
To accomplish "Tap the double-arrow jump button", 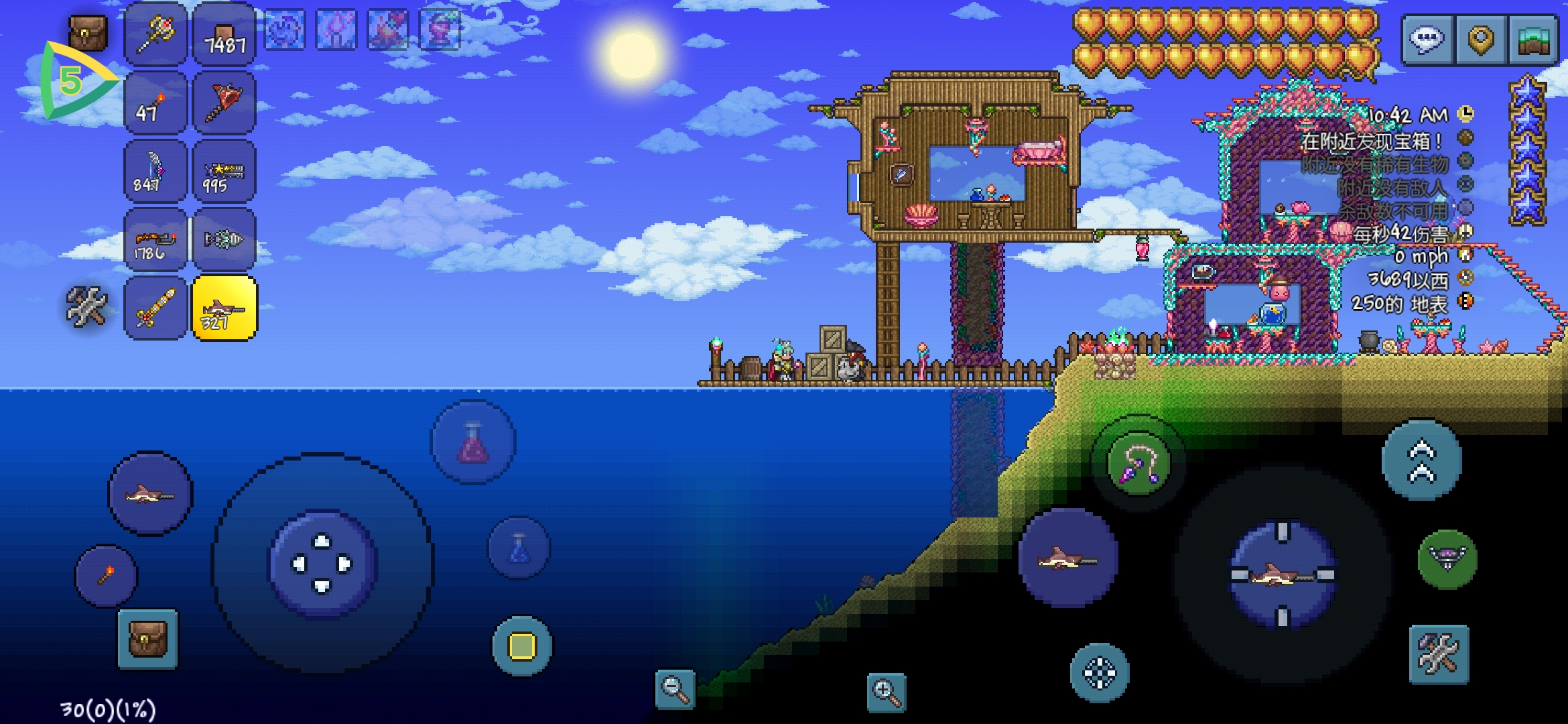I will pos(1421,461).
